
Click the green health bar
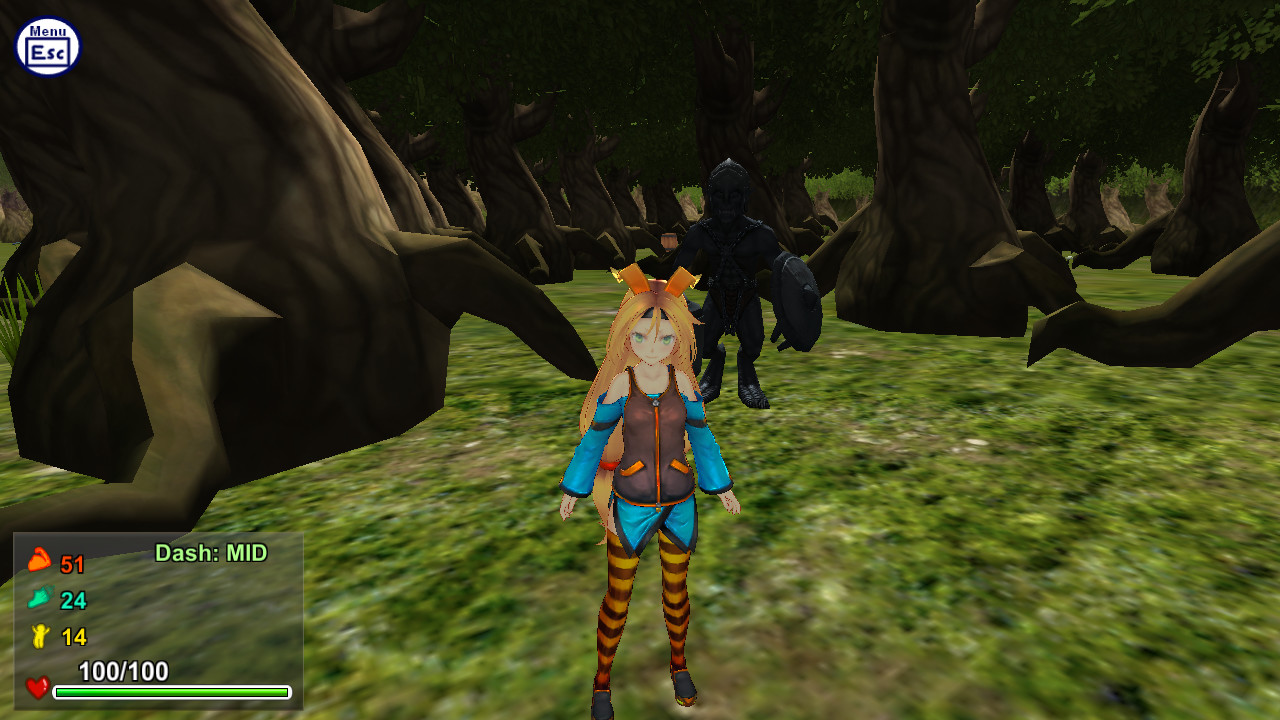point(170,692)
